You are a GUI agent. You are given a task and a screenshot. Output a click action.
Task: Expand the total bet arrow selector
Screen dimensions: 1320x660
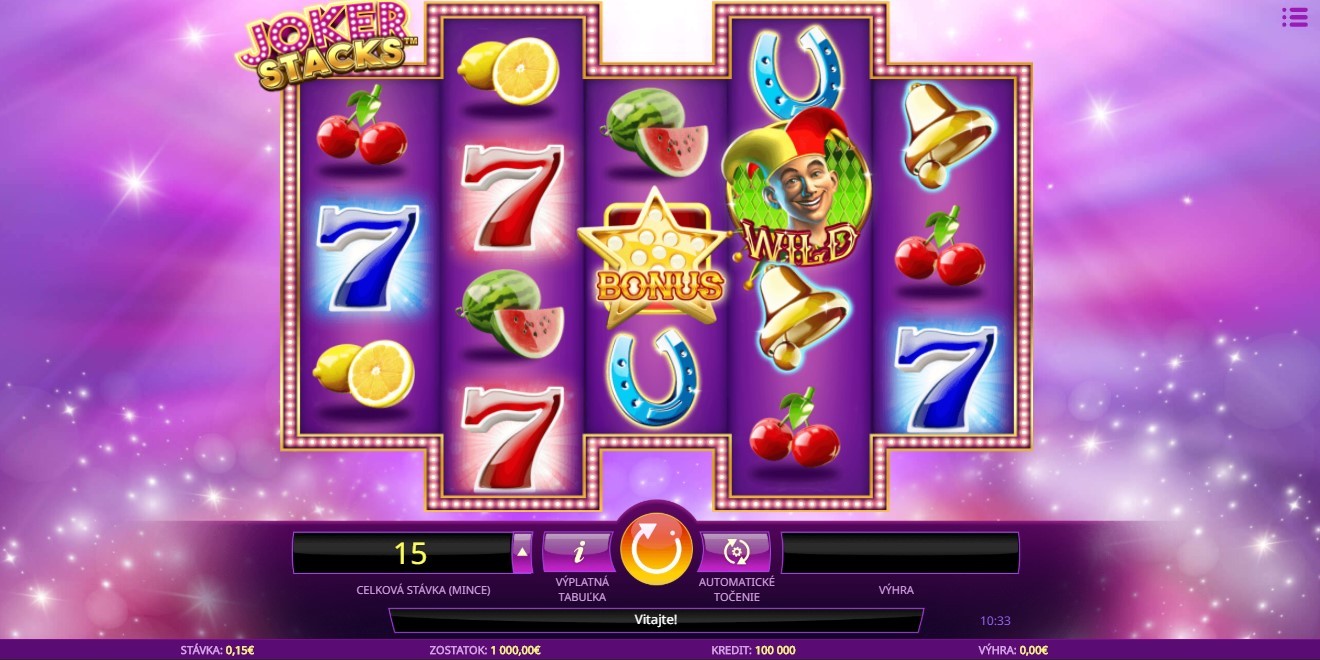pyautogui.click(x=522, y=552)
